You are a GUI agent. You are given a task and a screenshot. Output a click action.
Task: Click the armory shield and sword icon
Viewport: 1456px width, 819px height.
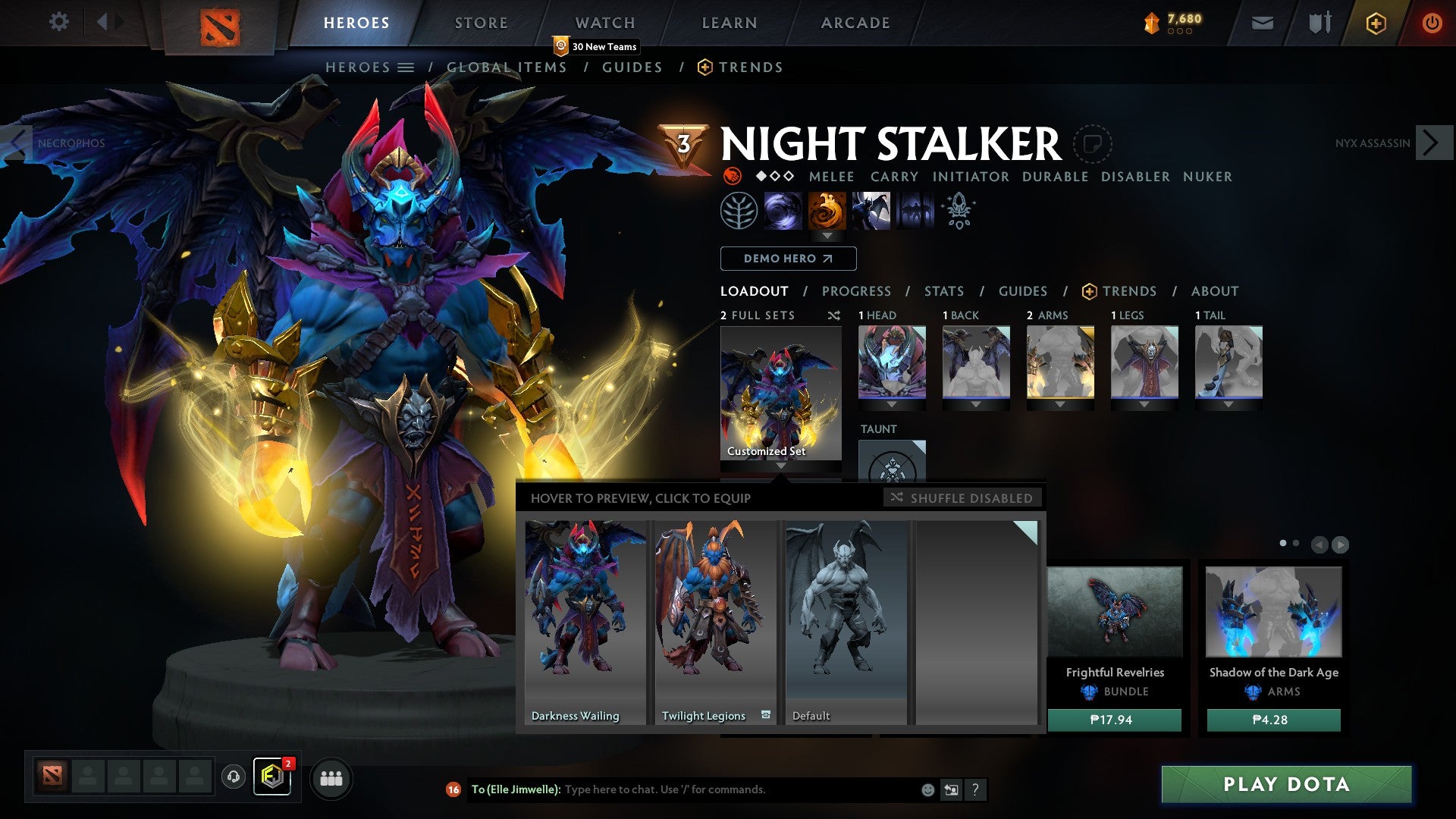pos(1318,23)
